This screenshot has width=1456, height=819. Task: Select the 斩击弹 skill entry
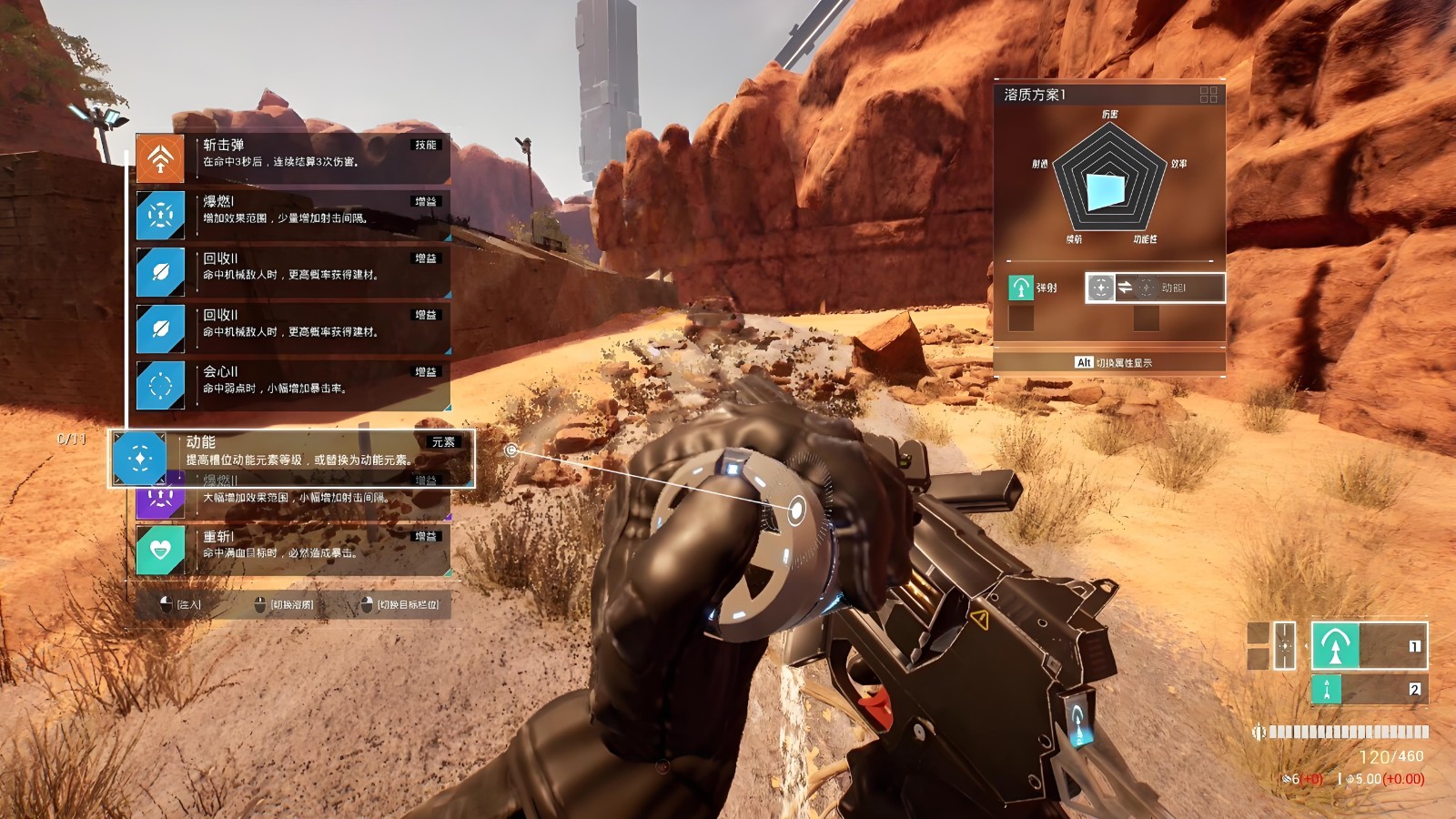click(x=292, y=158)
